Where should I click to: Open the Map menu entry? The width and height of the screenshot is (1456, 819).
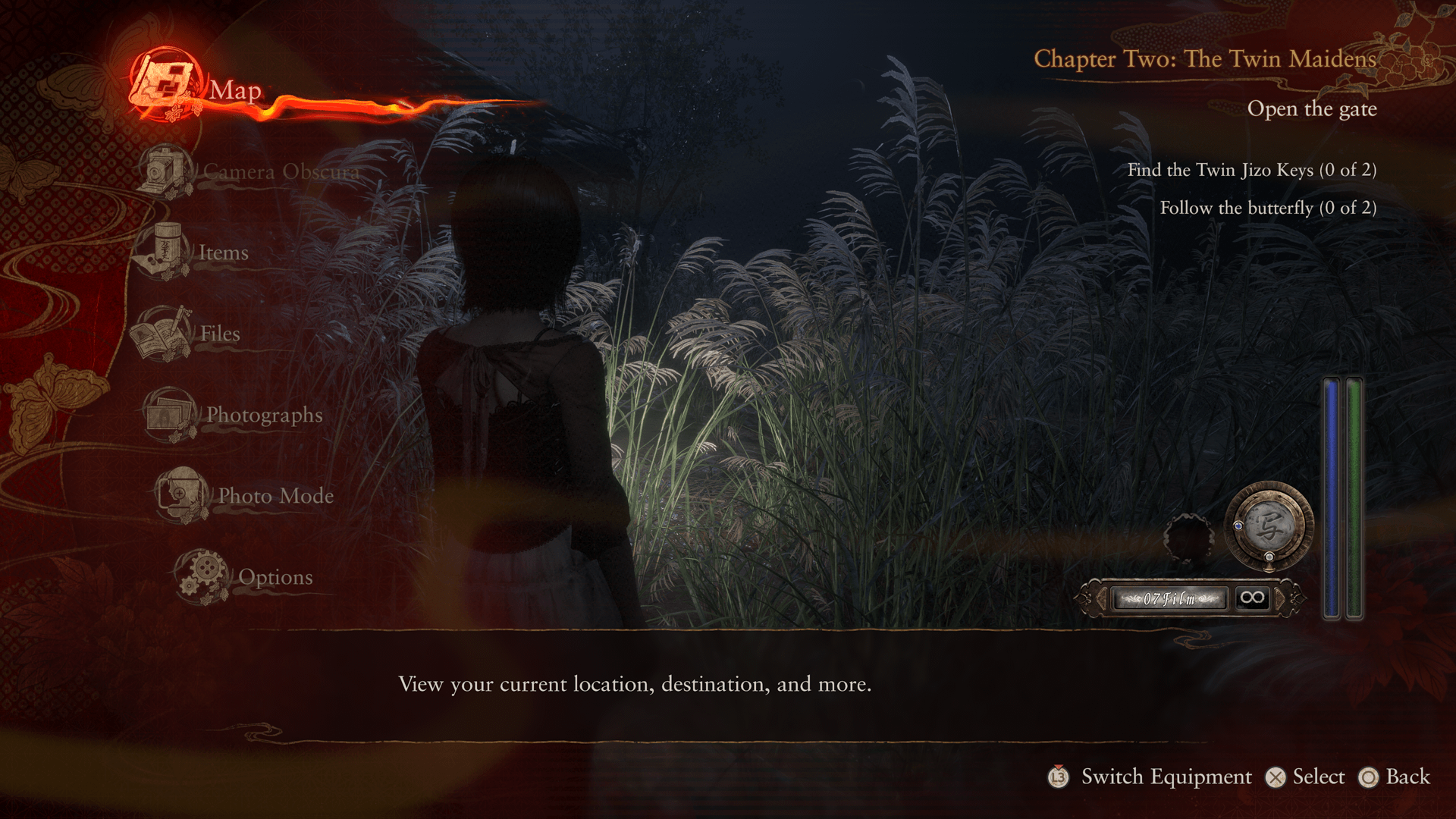coord(234,90)
